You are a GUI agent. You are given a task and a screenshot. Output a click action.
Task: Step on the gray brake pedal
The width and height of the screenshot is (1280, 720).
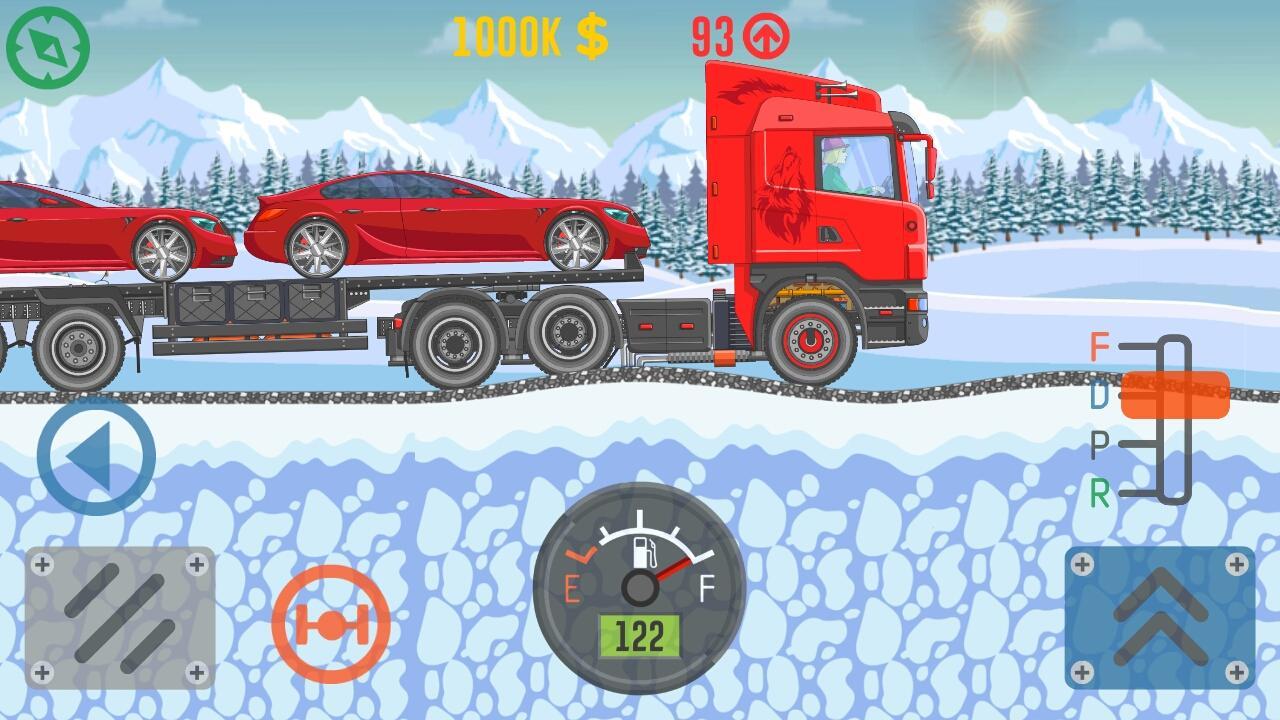coord(120,618)
